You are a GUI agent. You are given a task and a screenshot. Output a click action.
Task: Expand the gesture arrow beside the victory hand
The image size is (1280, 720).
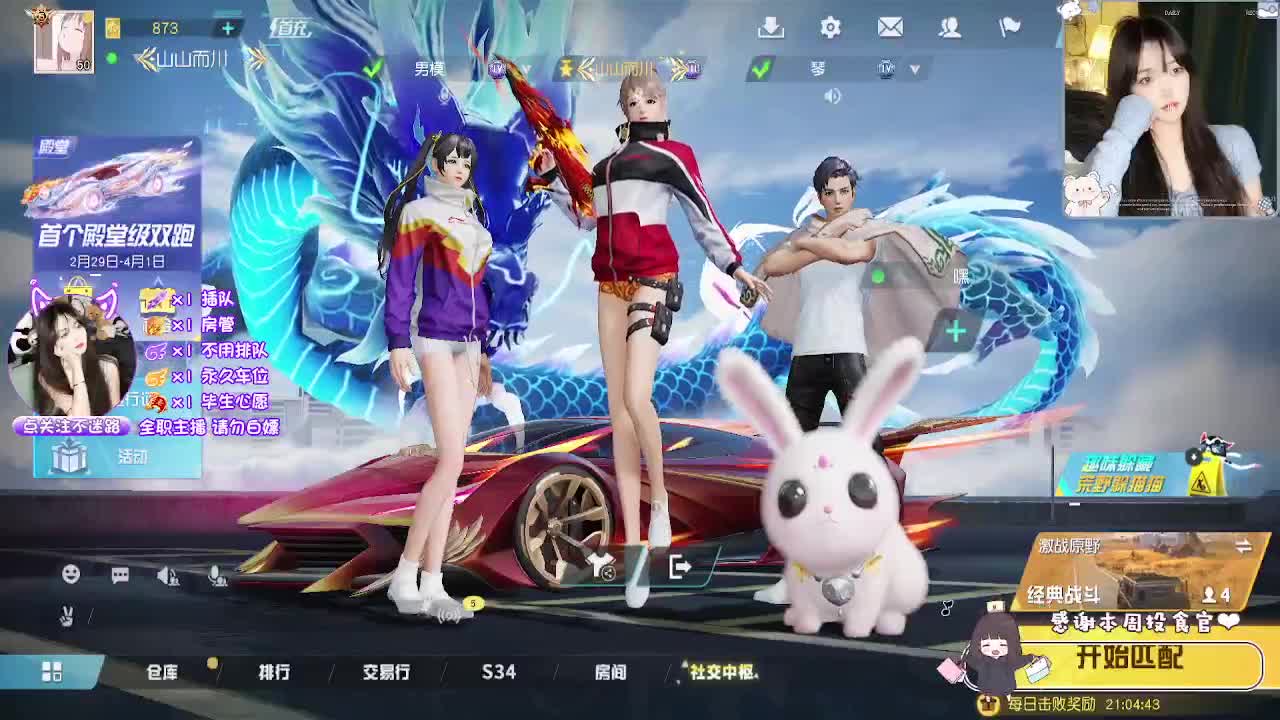[90, 616]
